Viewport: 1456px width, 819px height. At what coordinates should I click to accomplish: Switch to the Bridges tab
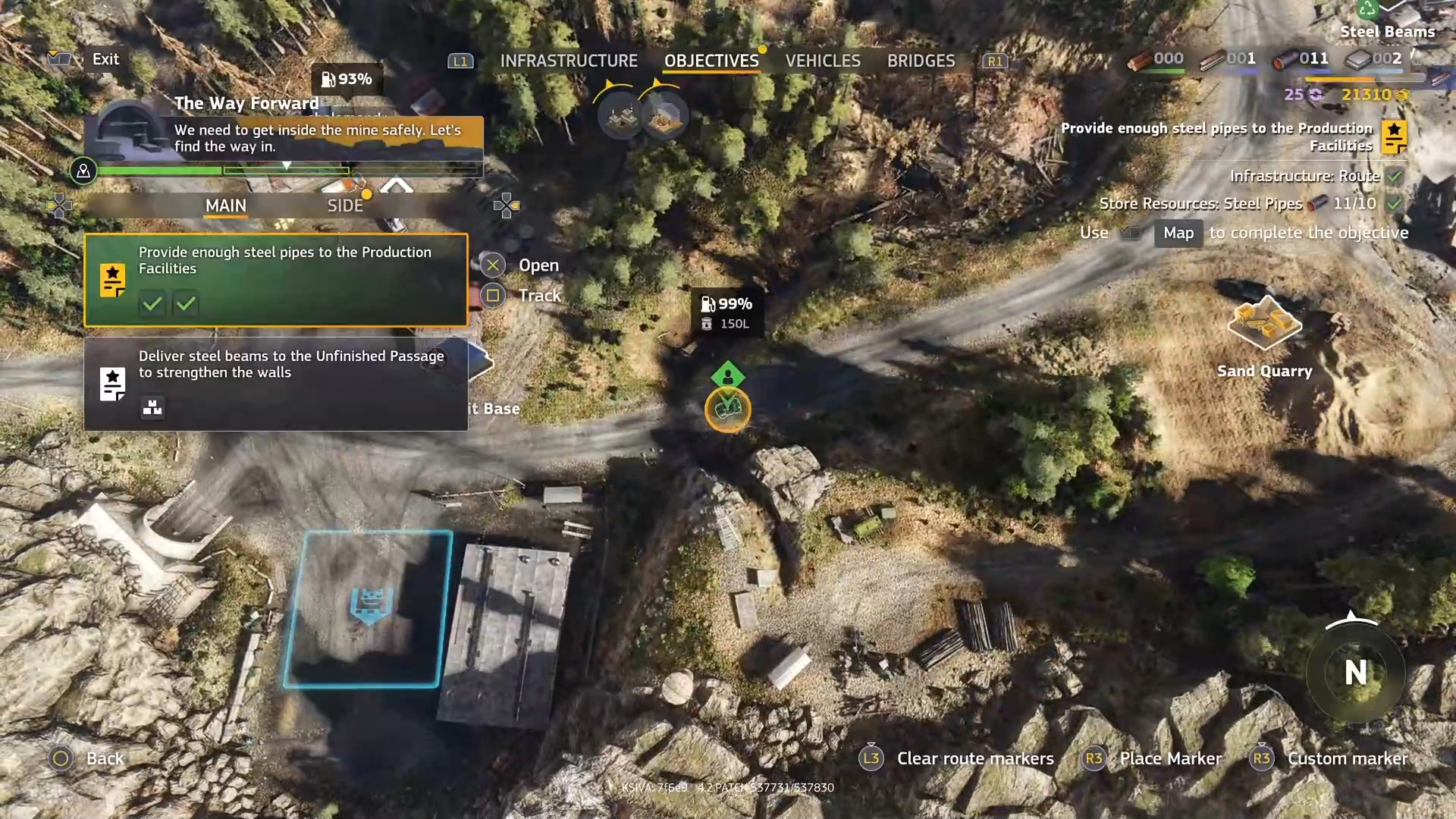(x=921, y=61)
